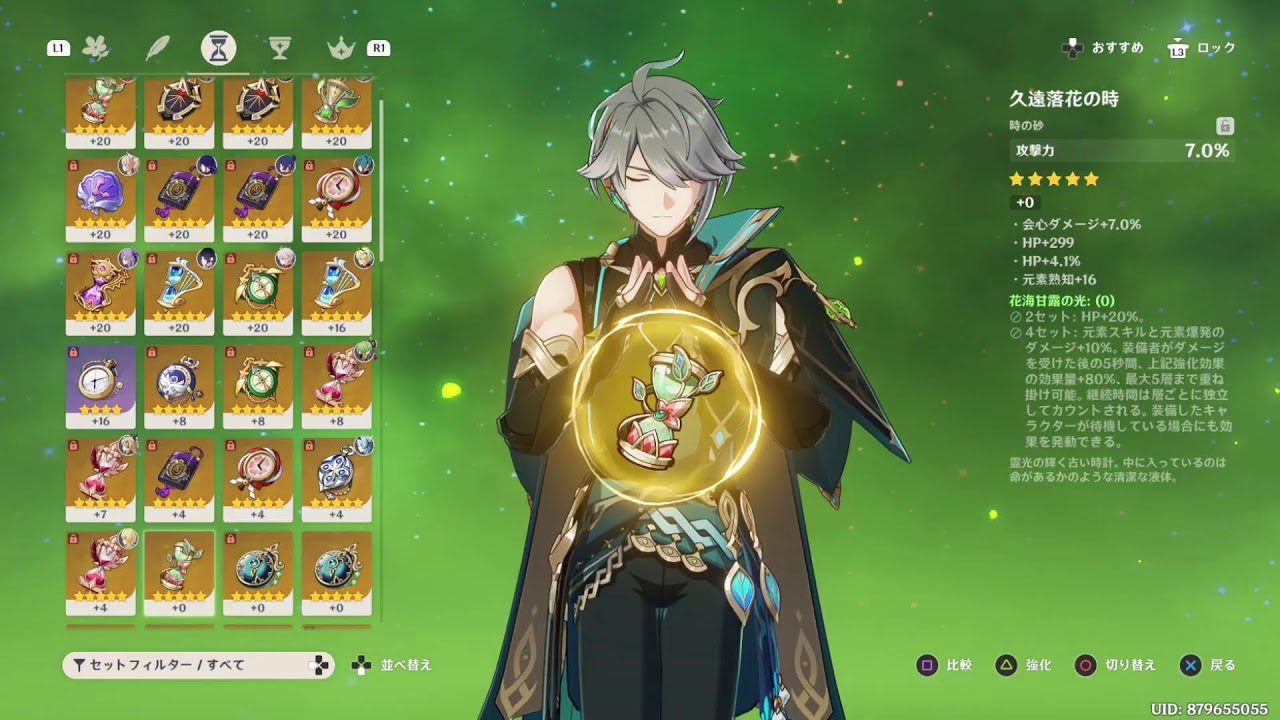Open the goblet artifact tab
1280x720 pixels.
tap(279, 48)
